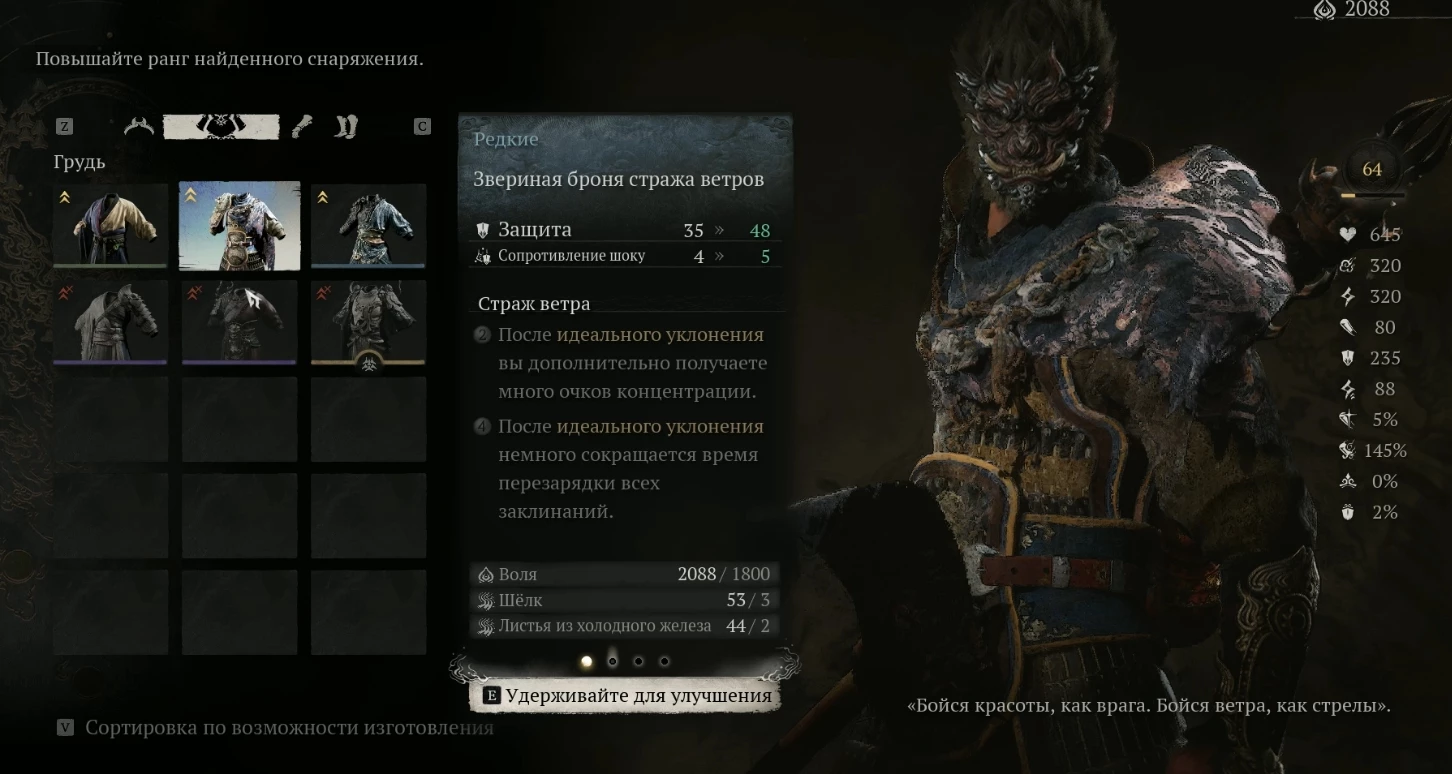Screen dimensions: 1452x774
Task: Toggle sorting by crafting availability
Action: click(x=276, y=728)
